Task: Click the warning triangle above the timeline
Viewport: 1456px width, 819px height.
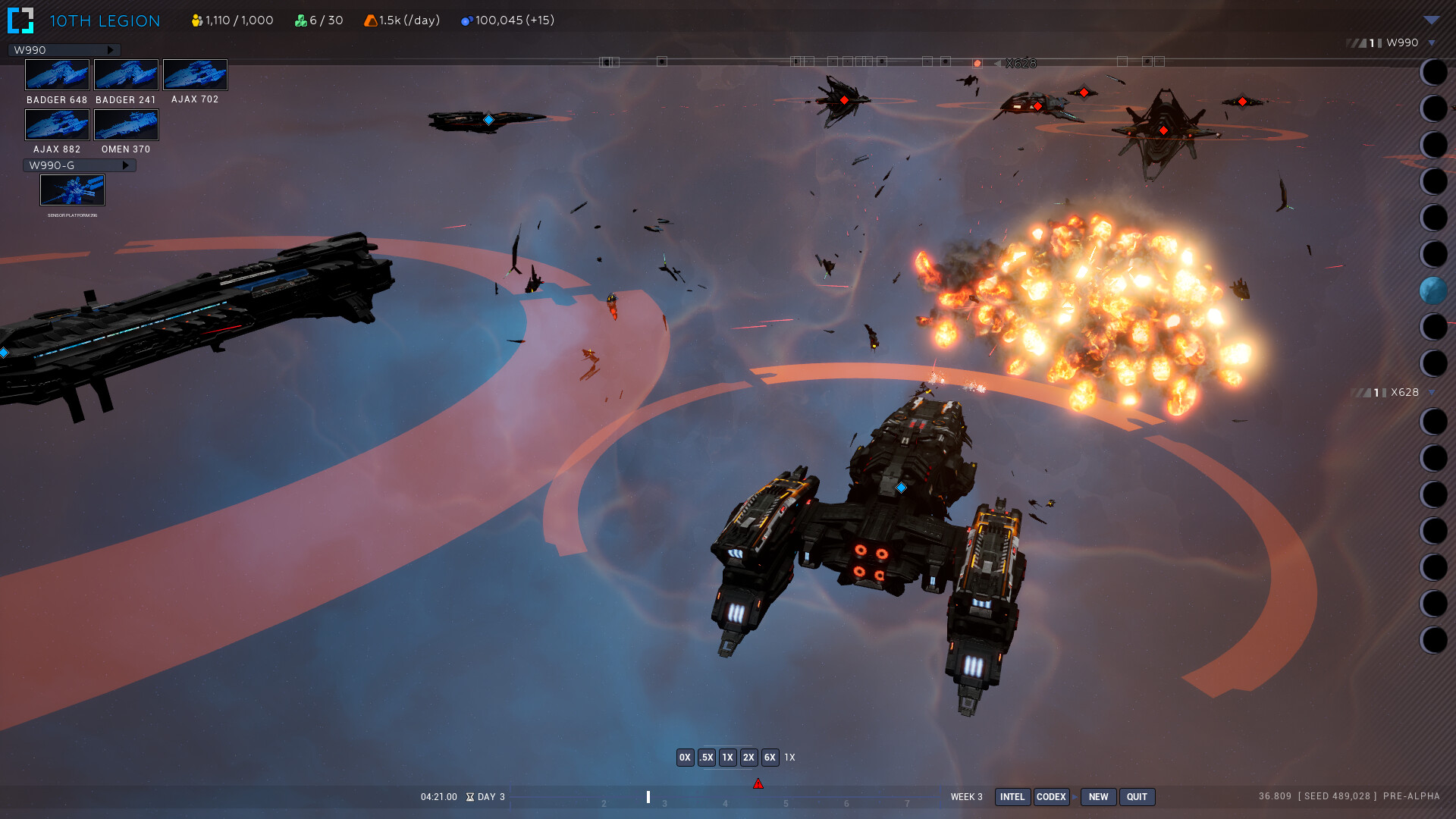Action: click(758, 783)
